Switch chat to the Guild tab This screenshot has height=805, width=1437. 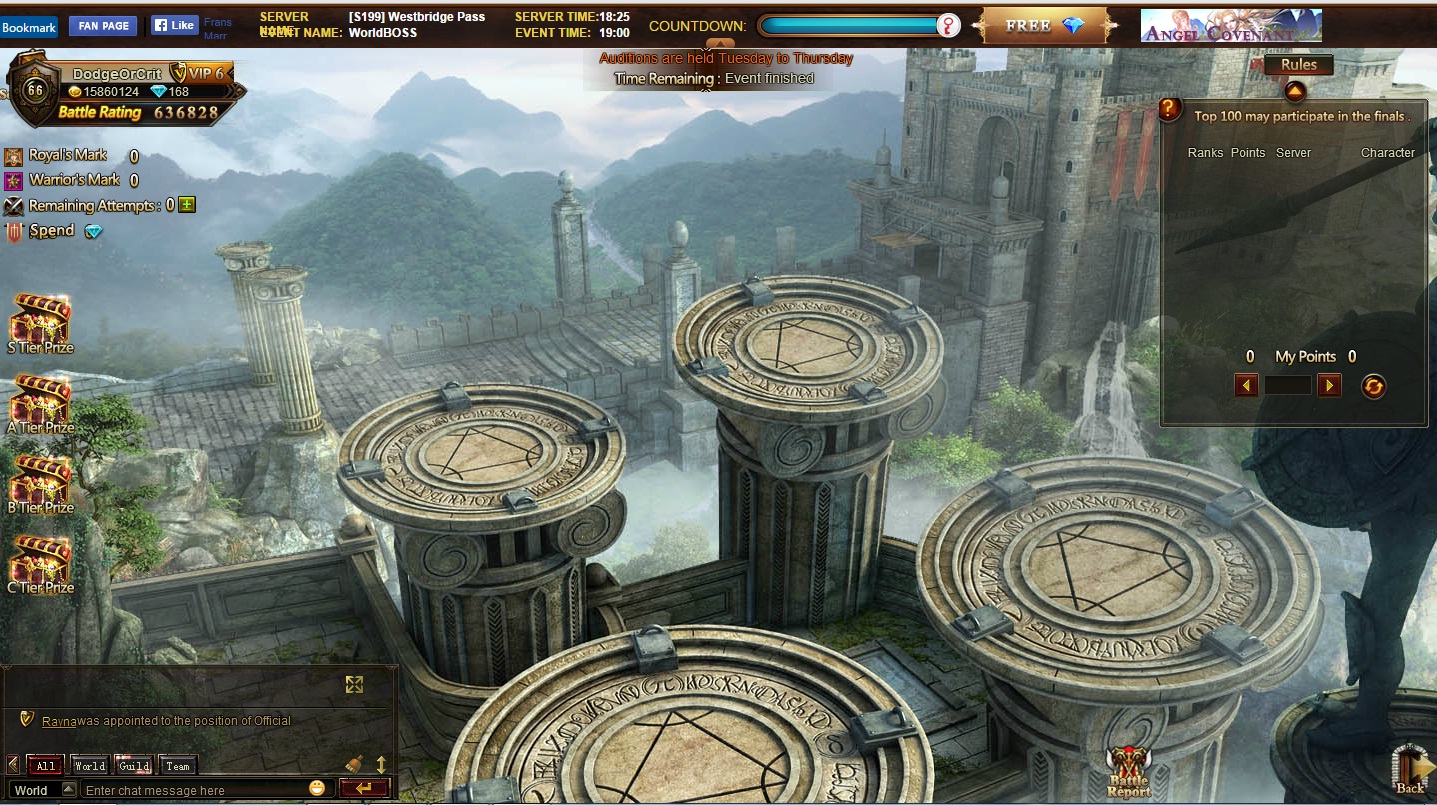pyautogui.click(x=134, y=766)
